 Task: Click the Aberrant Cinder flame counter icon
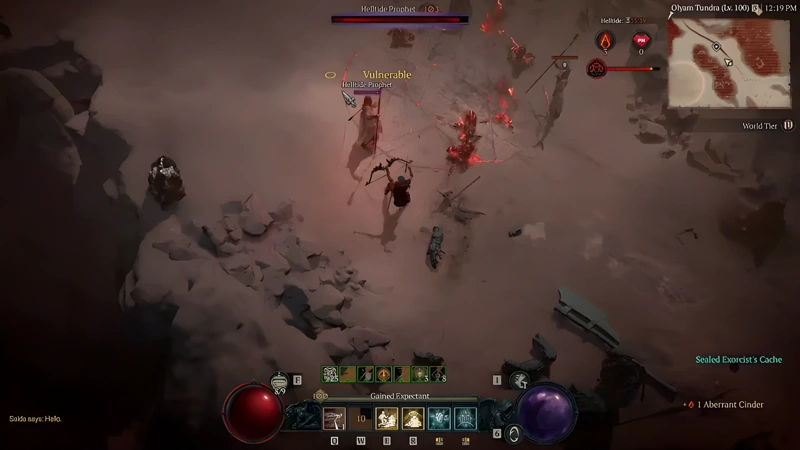[x=606, y=41]
